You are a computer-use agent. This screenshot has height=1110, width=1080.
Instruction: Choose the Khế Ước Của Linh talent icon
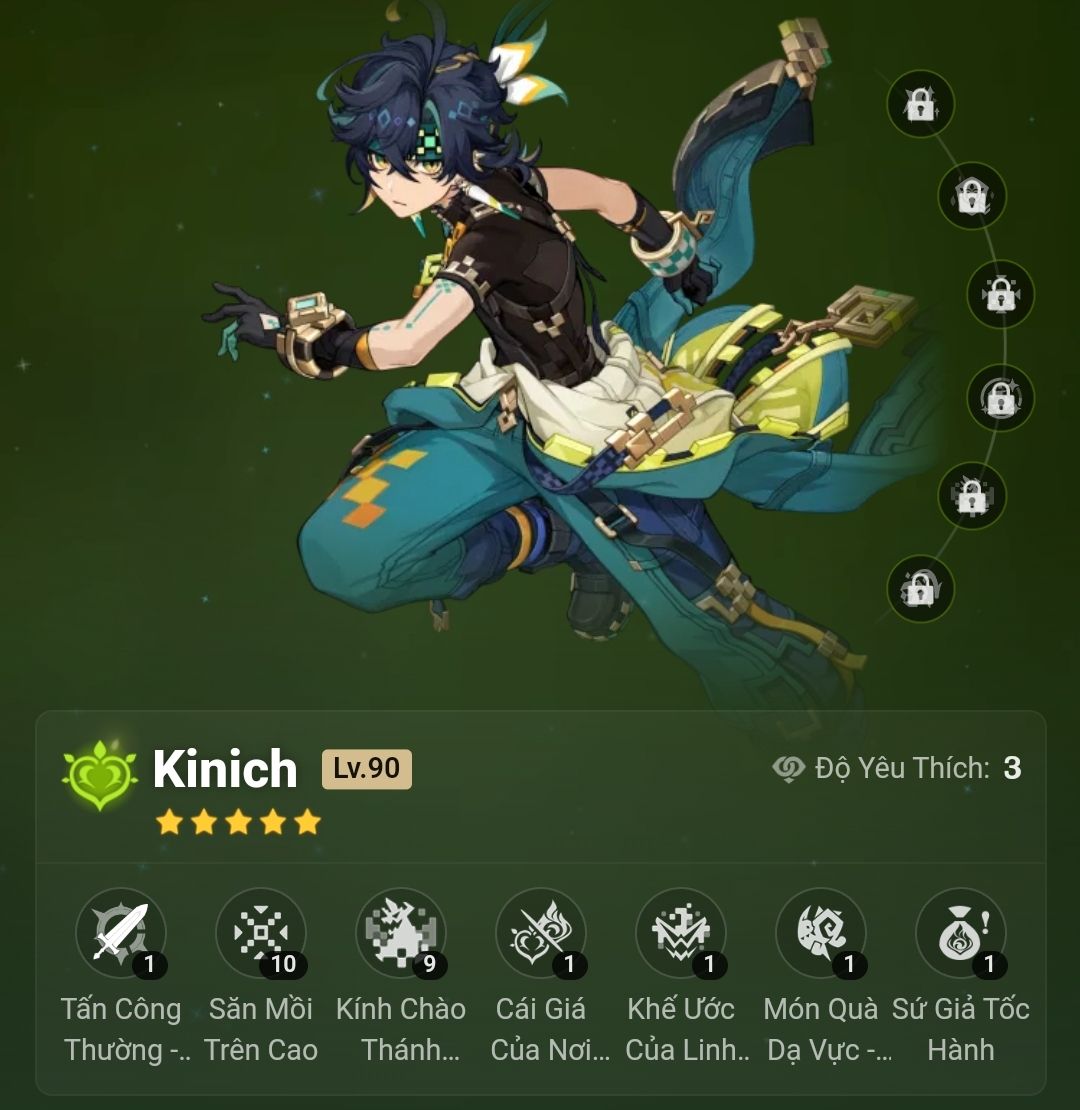coord(681,933)
